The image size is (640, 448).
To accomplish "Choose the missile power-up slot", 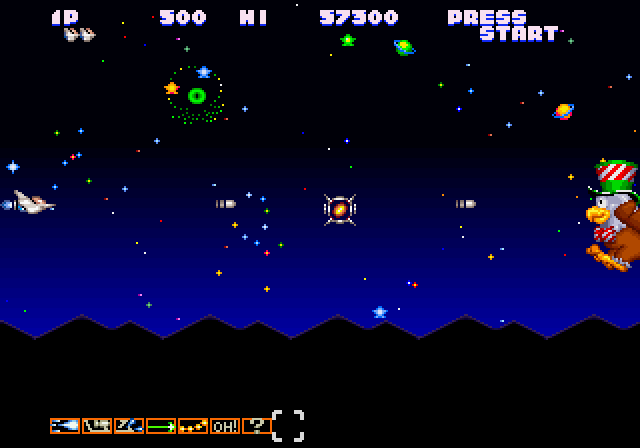I will click(97, 425).
